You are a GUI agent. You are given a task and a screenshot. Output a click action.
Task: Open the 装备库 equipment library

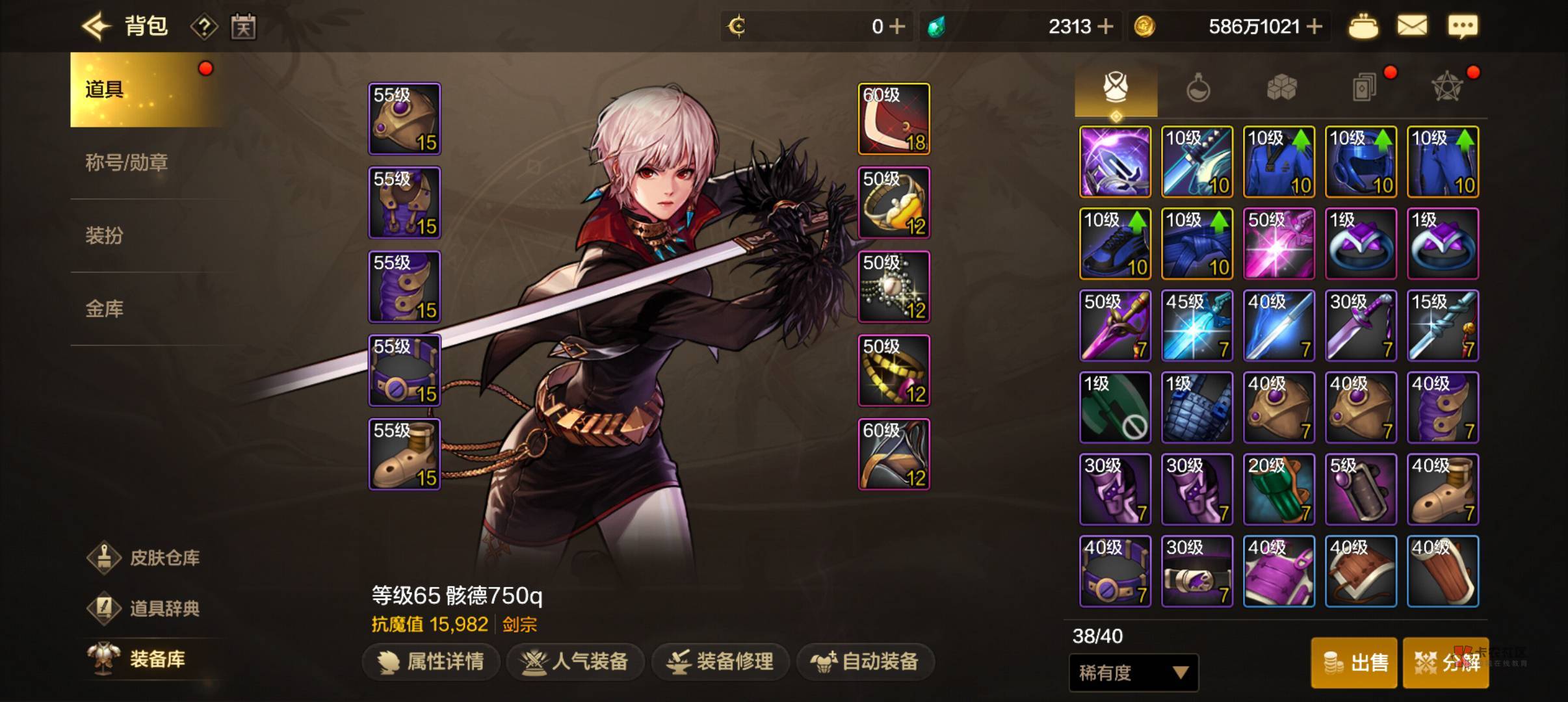pos(138,659)
